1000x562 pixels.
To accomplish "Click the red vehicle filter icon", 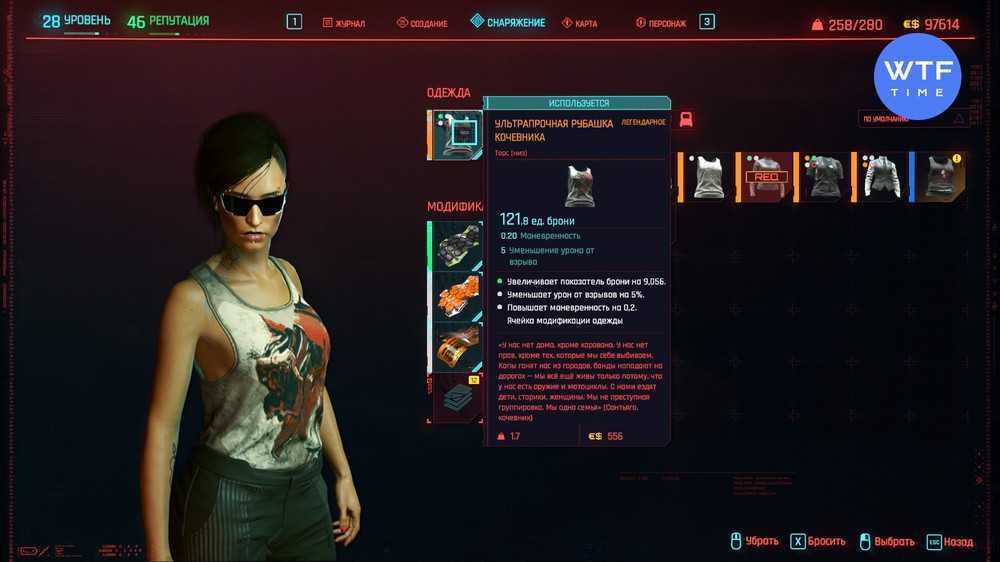I will coord(686,120).
